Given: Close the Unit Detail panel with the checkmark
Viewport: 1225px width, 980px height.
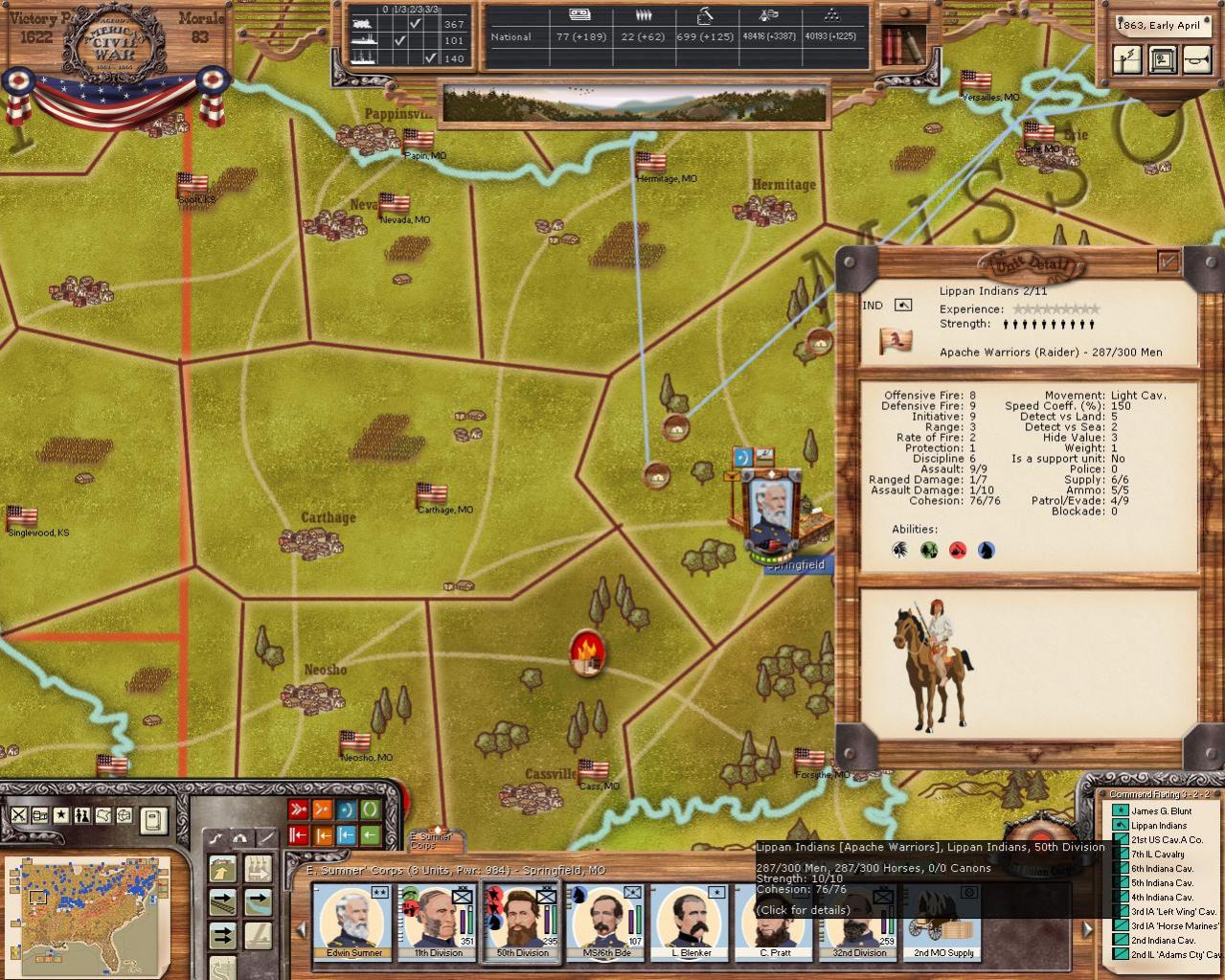Looking at the screenshot, I should (1168, 261).
